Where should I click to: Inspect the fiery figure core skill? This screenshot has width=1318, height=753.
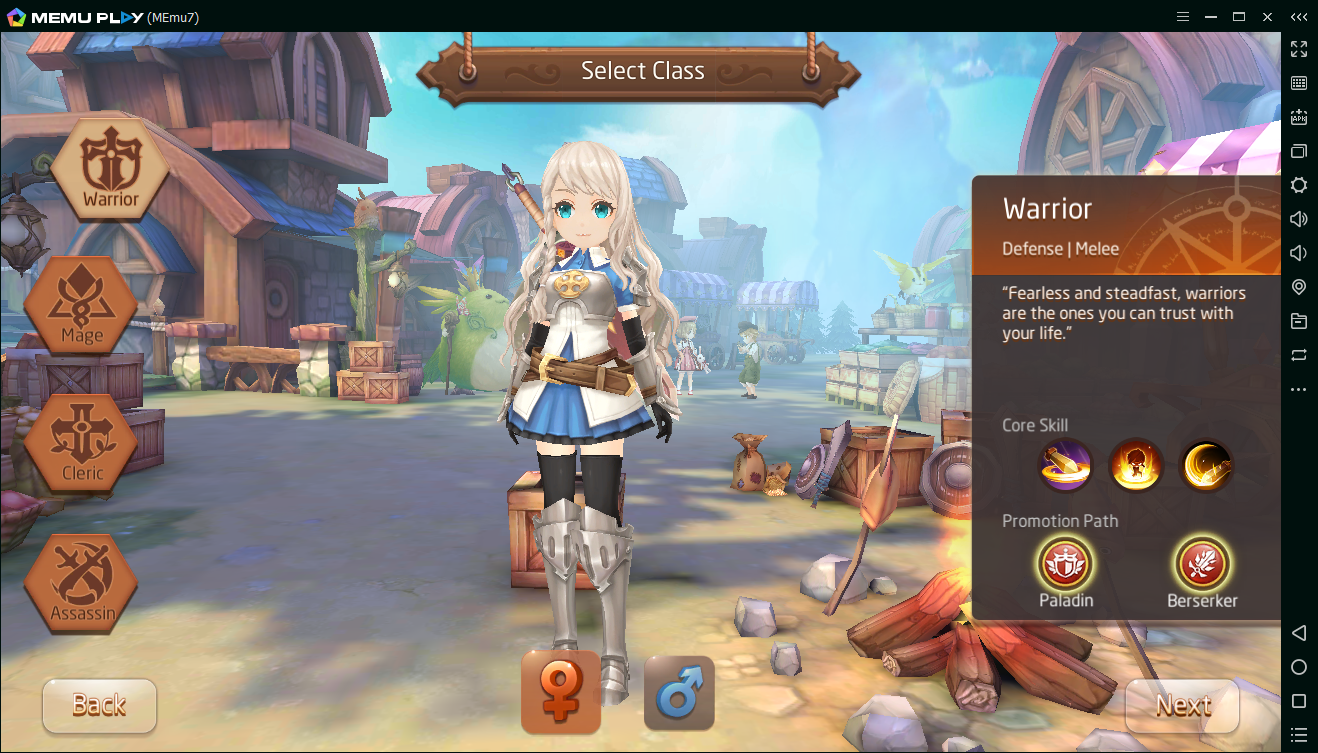(x=1136, y=465)
